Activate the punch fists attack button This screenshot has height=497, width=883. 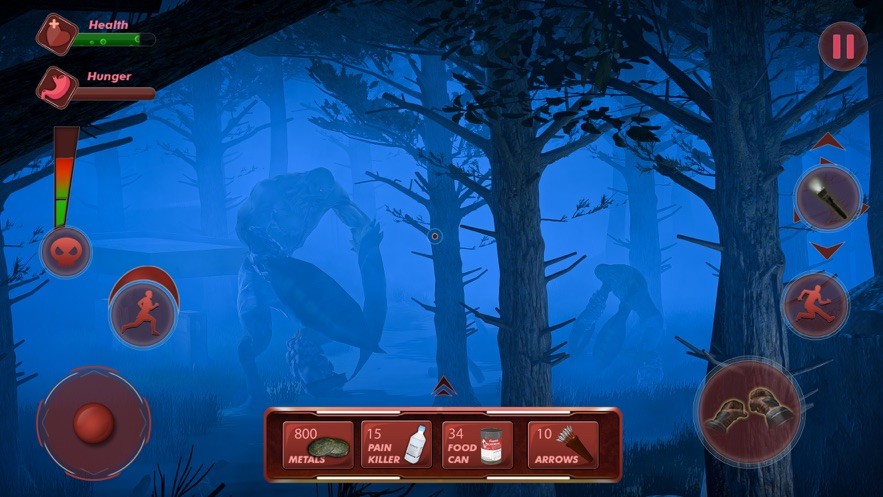click(x=749, y=407)
